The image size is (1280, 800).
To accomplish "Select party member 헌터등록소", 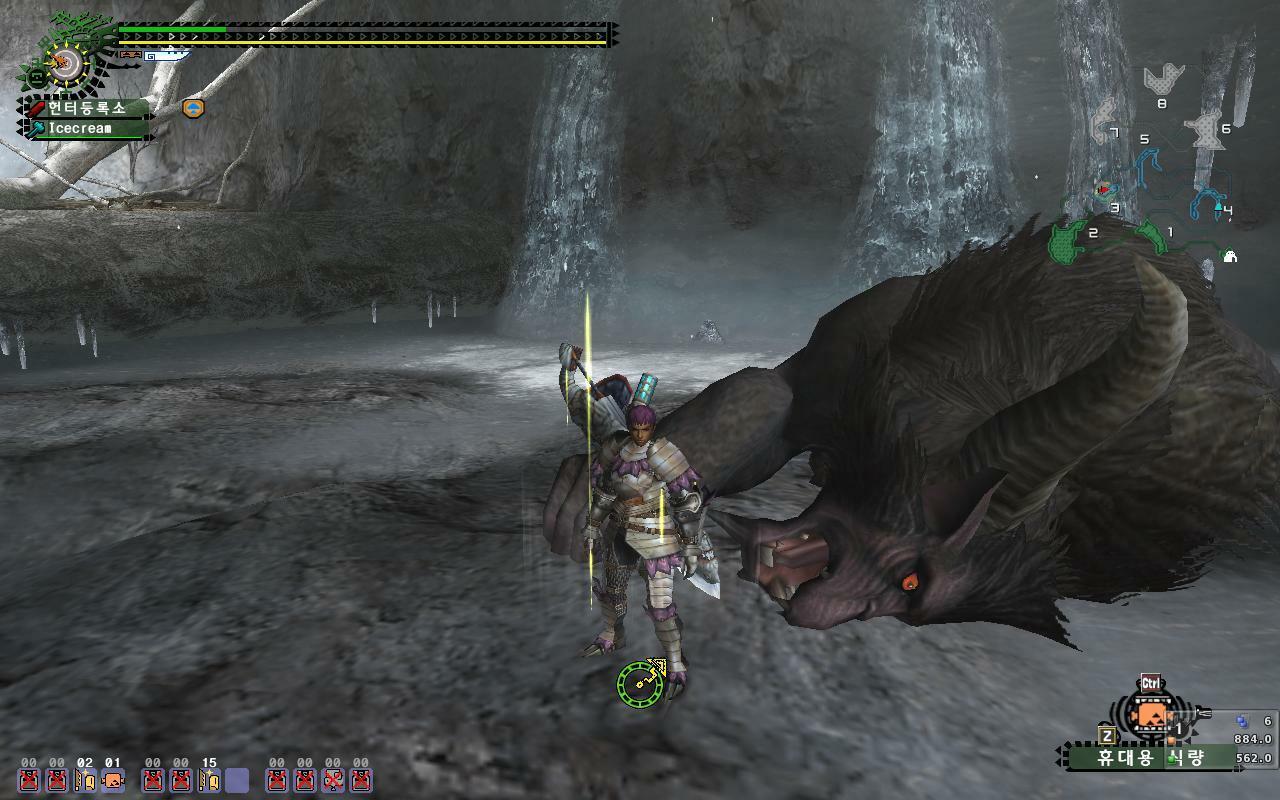I will click(88, 108).
